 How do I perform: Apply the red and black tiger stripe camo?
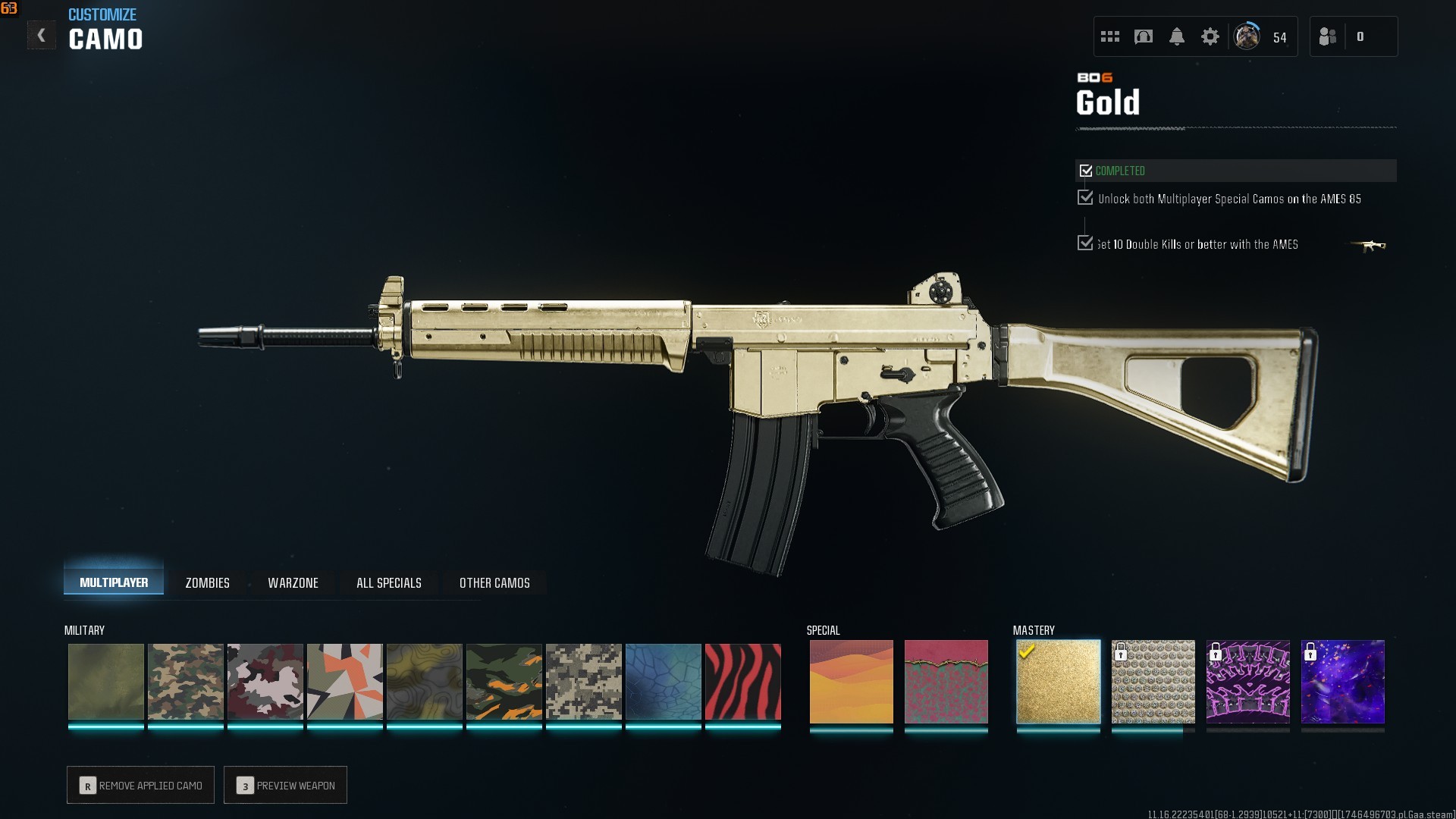(742, 682)
